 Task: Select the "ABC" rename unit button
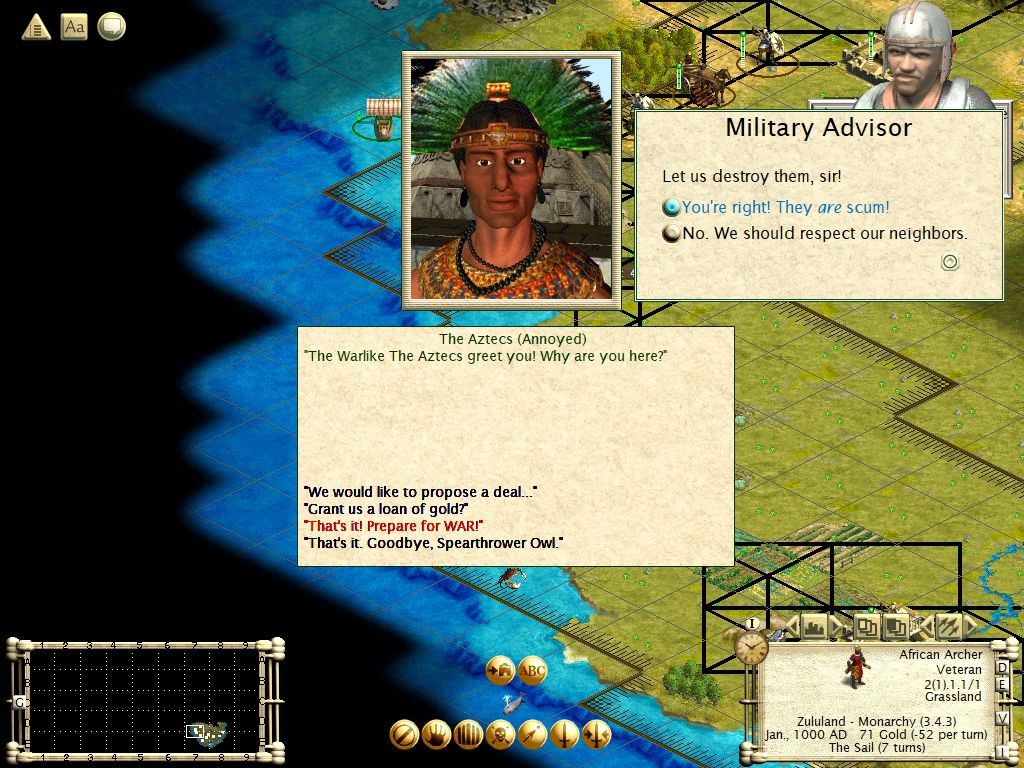pyautogui.click(x=533, y=670)
